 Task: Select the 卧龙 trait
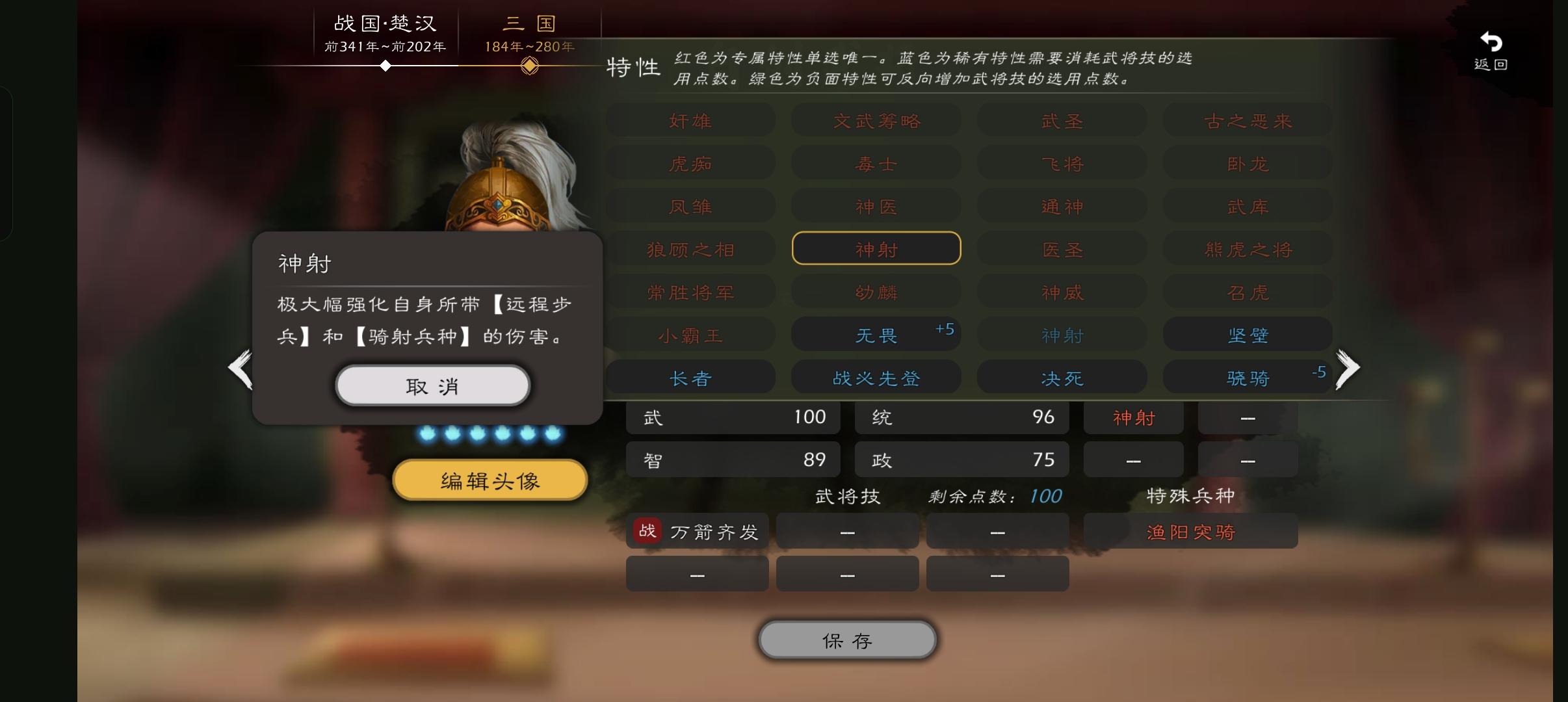pyautogui.click(x=1248, y=163)
